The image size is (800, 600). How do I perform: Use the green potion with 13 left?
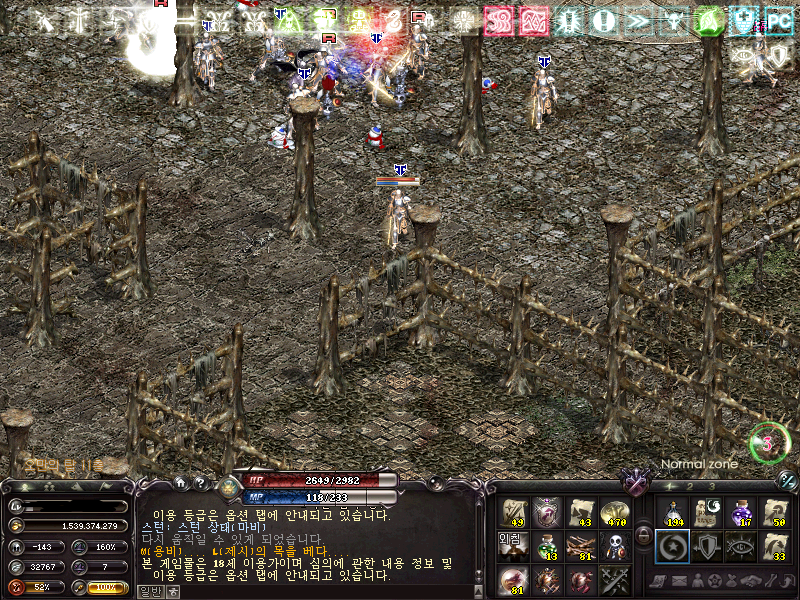[x=547, y=547]
